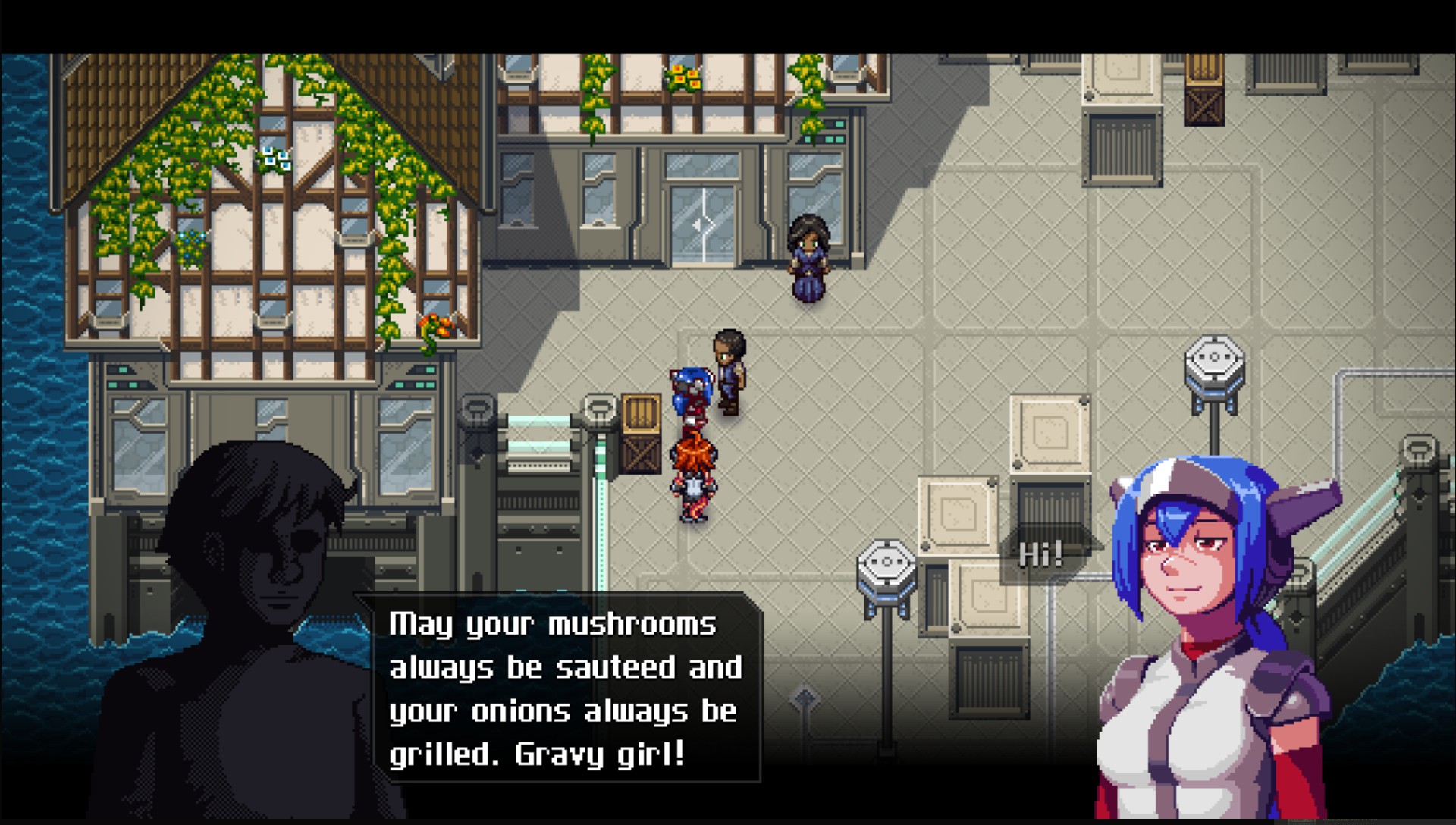Click the NPC standing near the glass door
1456x825 pixels.
point(808,258)
